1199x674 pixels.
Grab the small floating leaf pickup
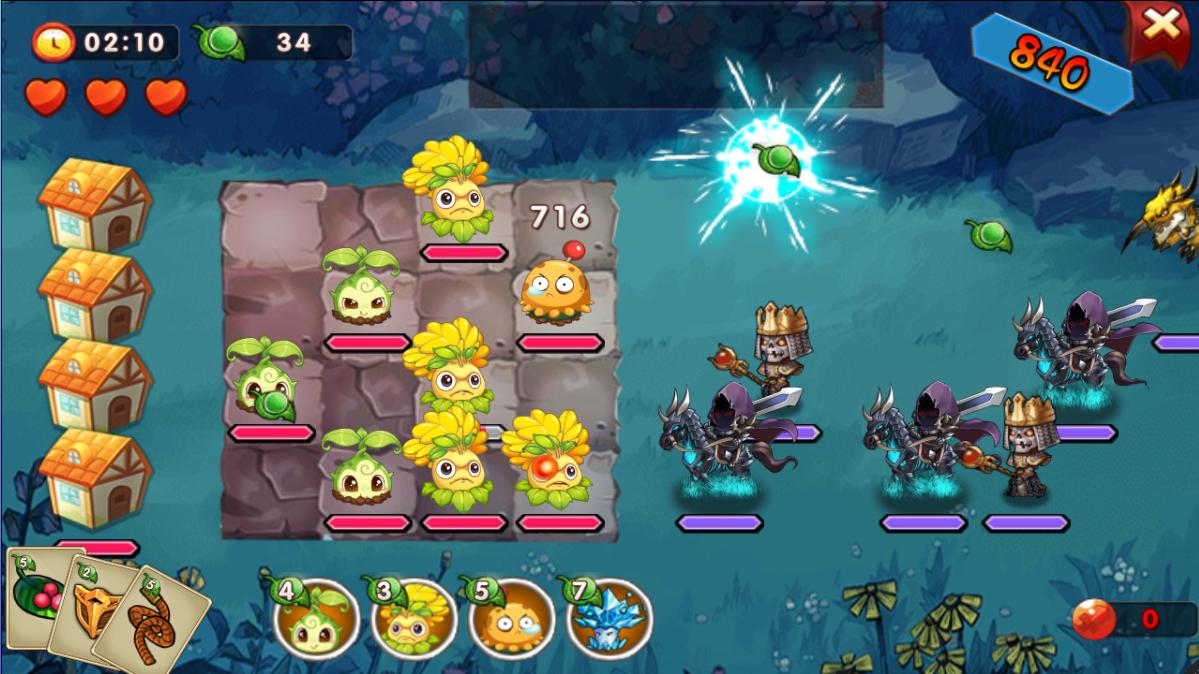(988, 236)
